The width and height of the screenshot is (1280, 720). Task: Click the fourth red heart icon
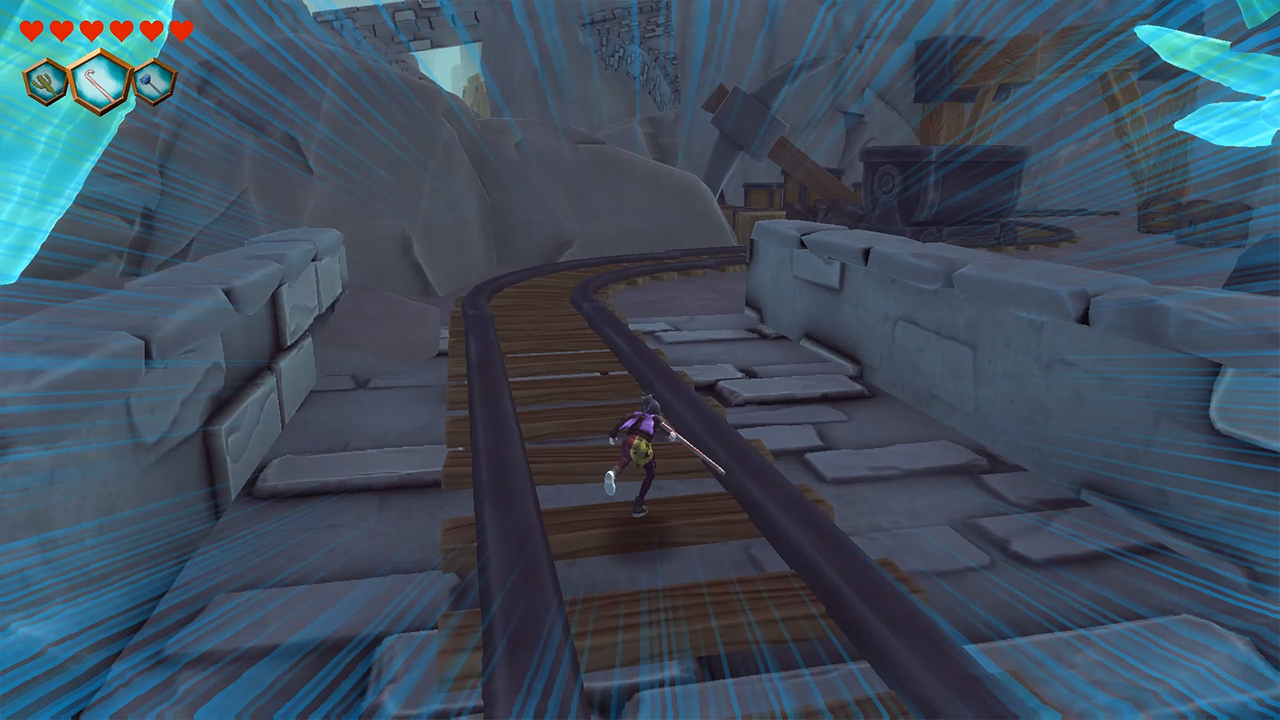pyautogui.click(x=119, y=30)
